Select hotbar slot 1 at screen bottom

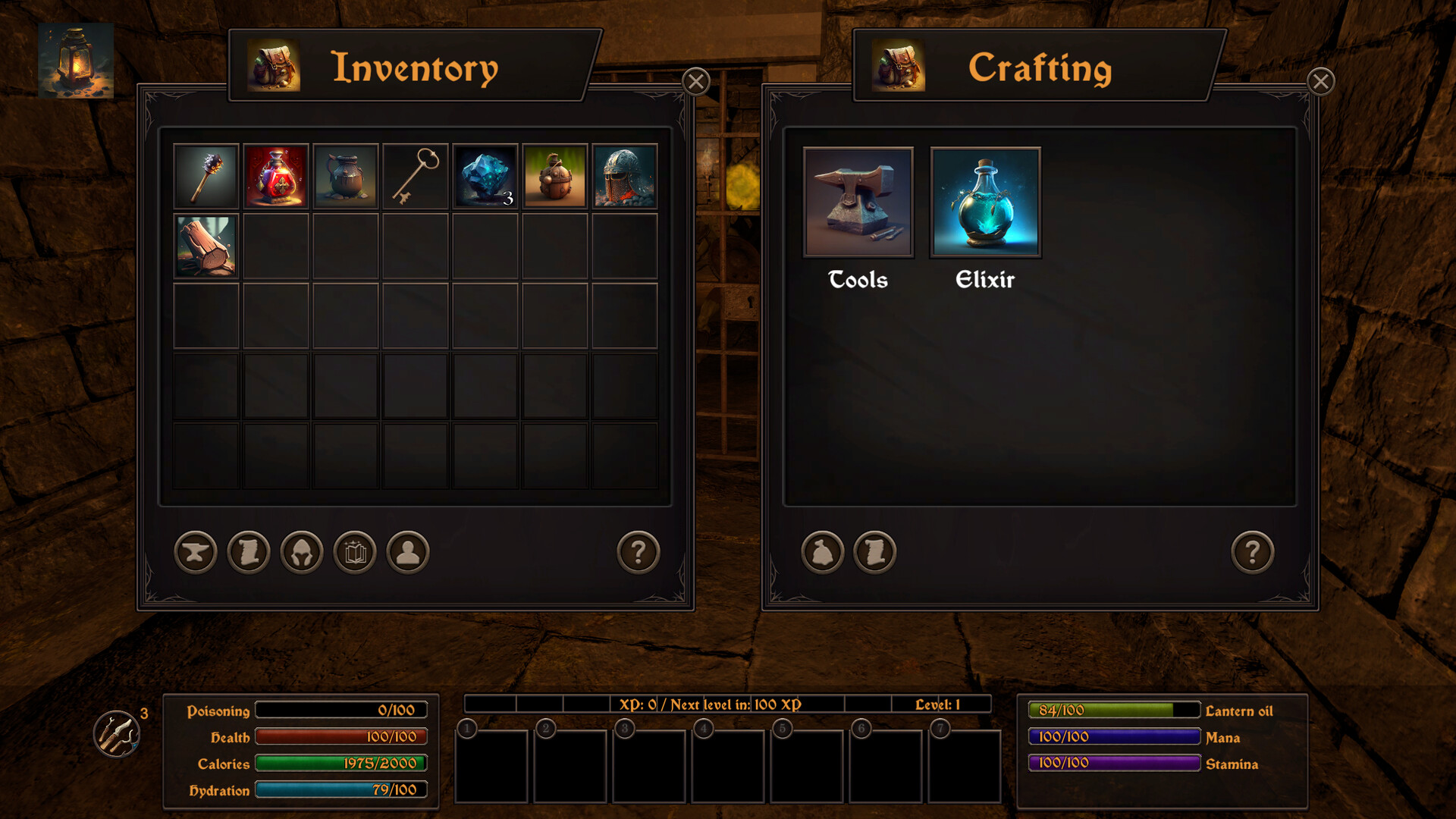click(491, 766)
